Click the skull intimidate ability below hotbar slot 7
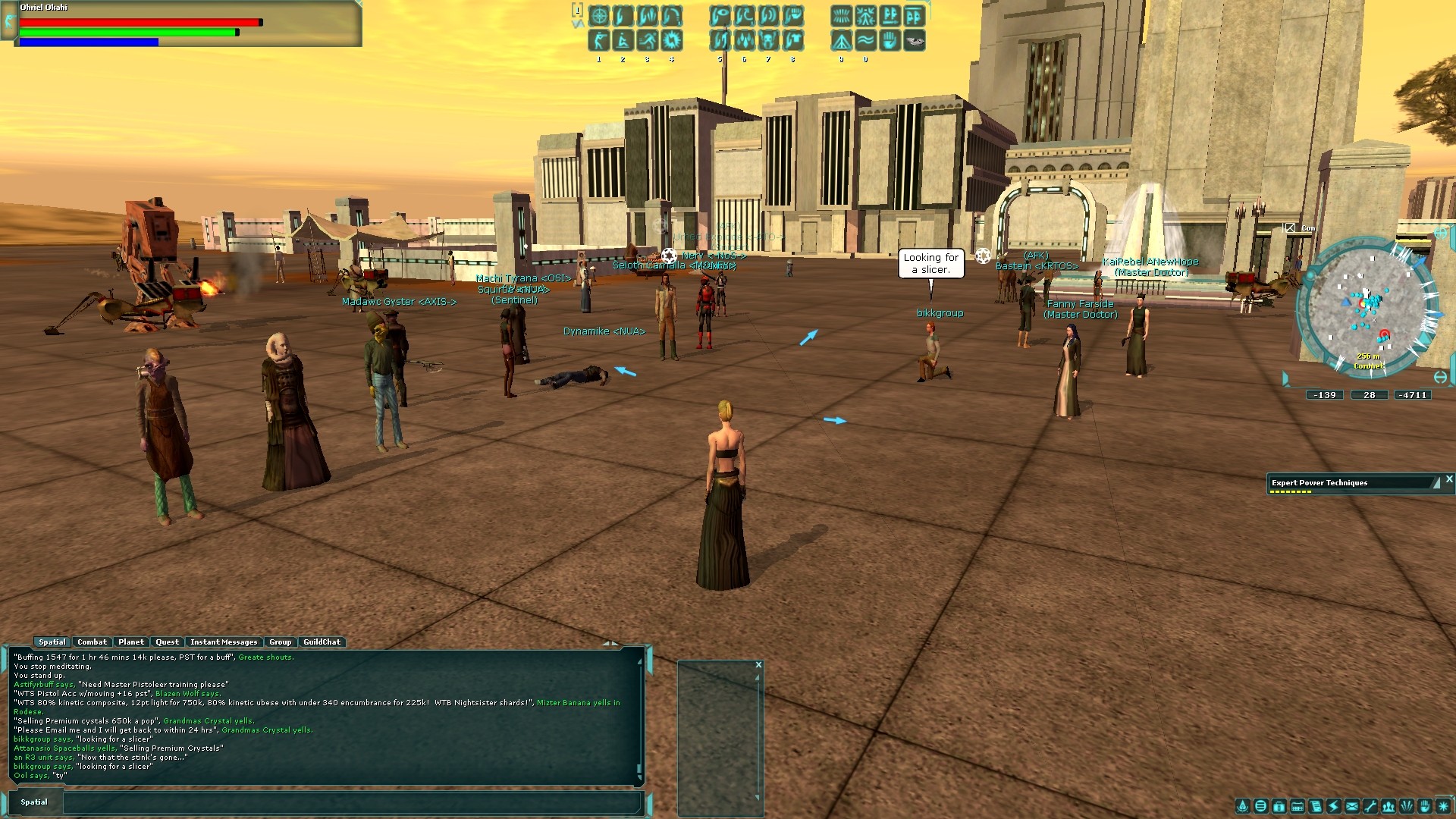This screenshot has height=819, width=1456. pyautogui.click(x=769, y=42)
